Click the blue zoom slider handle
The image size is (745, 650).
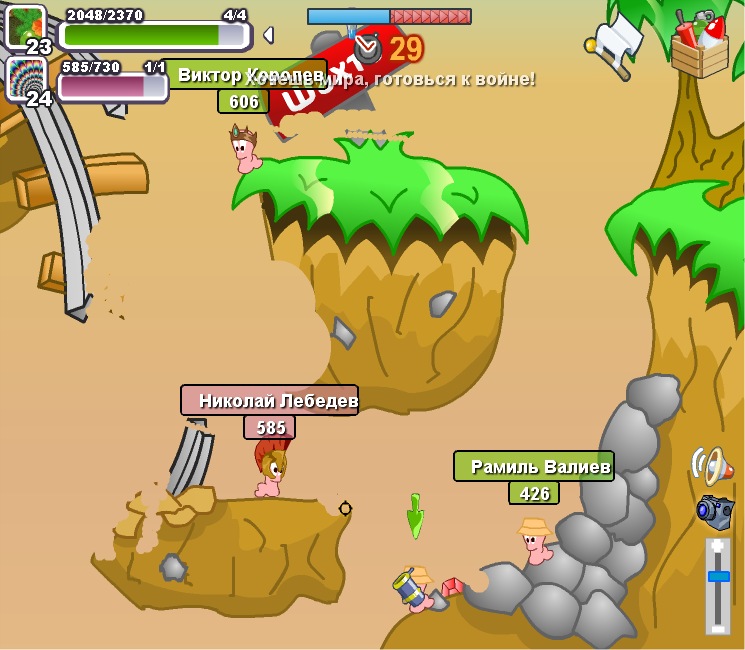click(718, 576)
